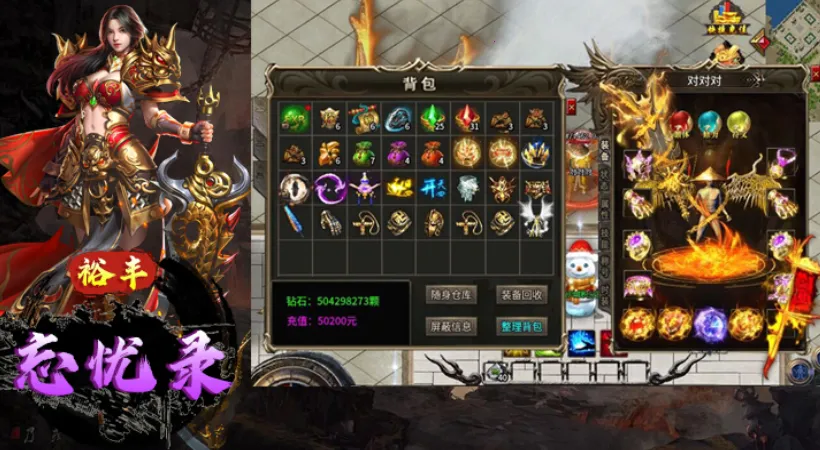Select the white winged armor item

click(536, 222)
